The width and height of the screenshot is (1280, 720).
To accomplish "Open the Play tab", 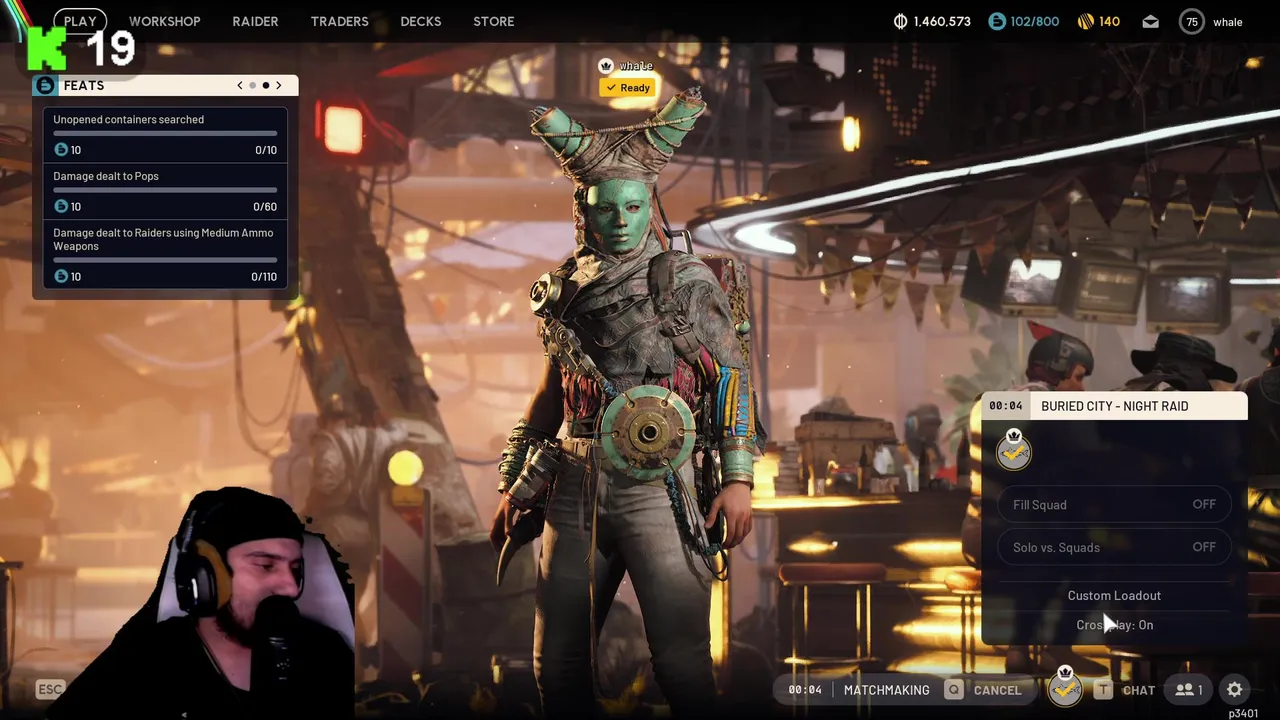I will (x=80, y=21).
